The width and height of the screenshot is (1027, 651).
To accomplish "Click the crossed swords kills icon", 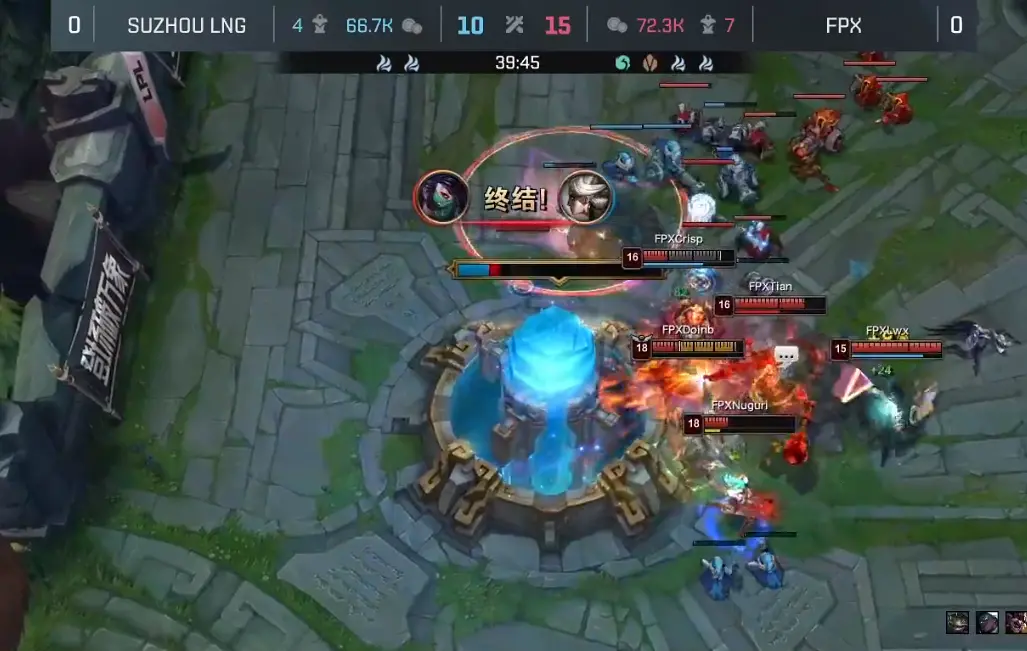I will coord(515,25).
